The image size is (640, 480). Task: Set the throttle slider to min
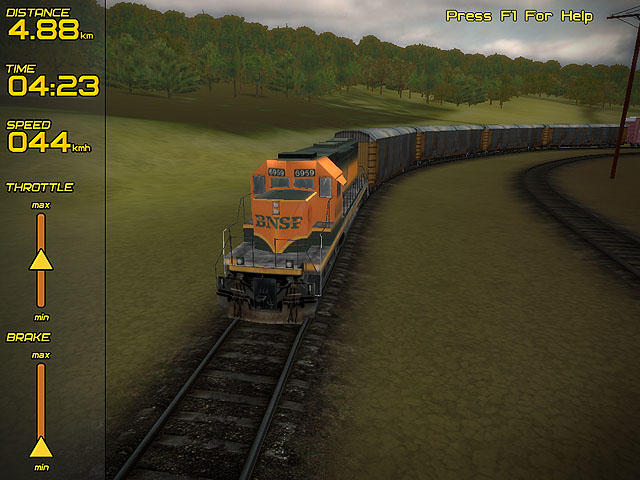tap(41, 305)
